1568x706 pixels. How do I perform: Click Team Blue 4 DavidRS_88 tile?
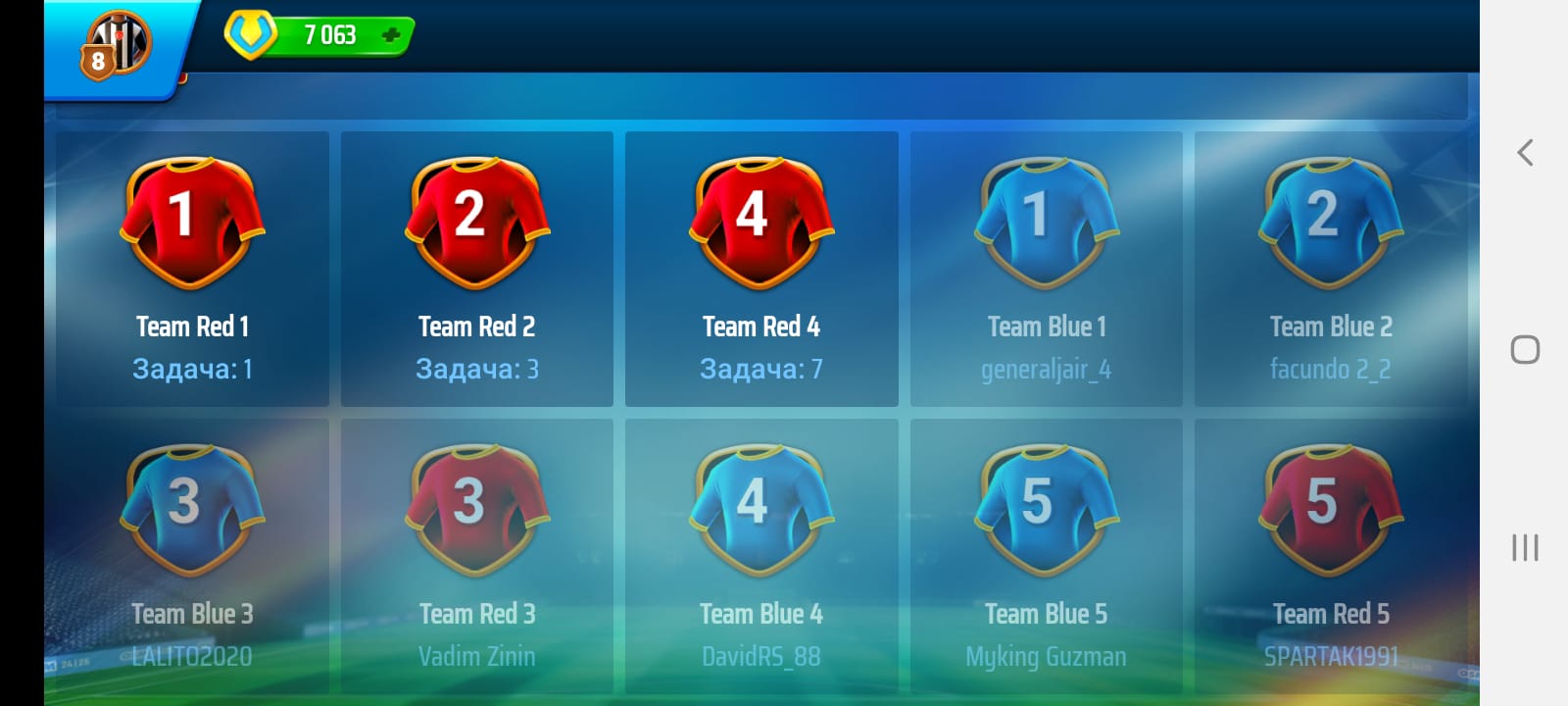(761, 556)
